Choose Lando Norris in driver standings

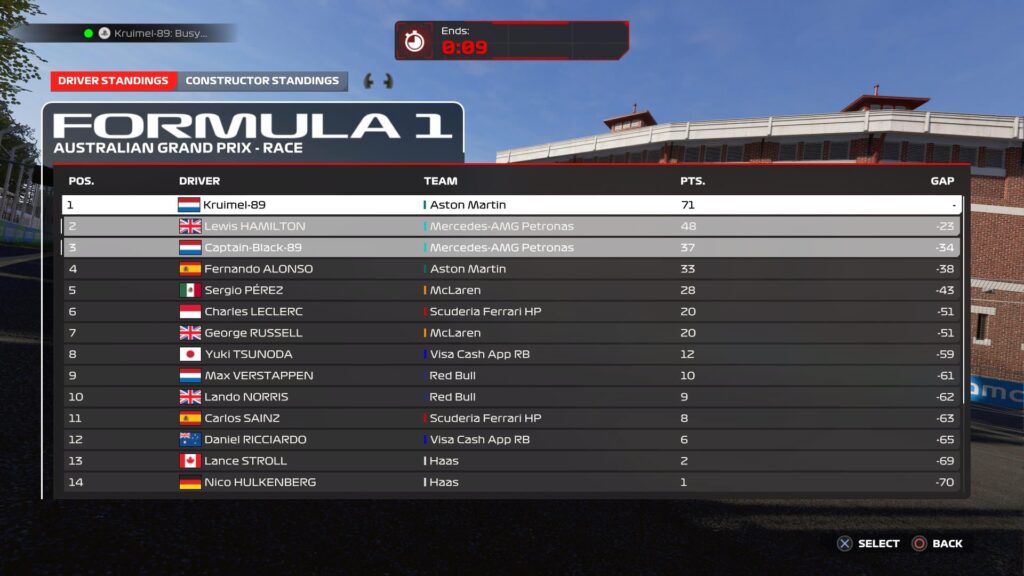click(511, 397)
